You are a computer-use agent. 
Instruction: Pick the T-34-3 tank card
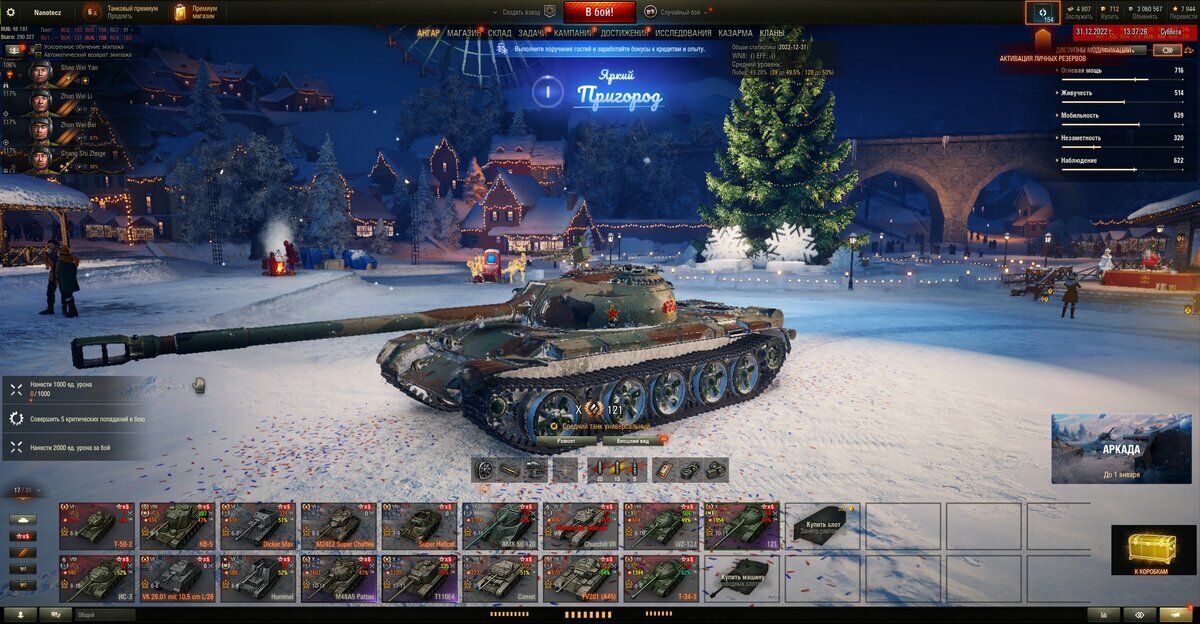(x=661, y=578)
